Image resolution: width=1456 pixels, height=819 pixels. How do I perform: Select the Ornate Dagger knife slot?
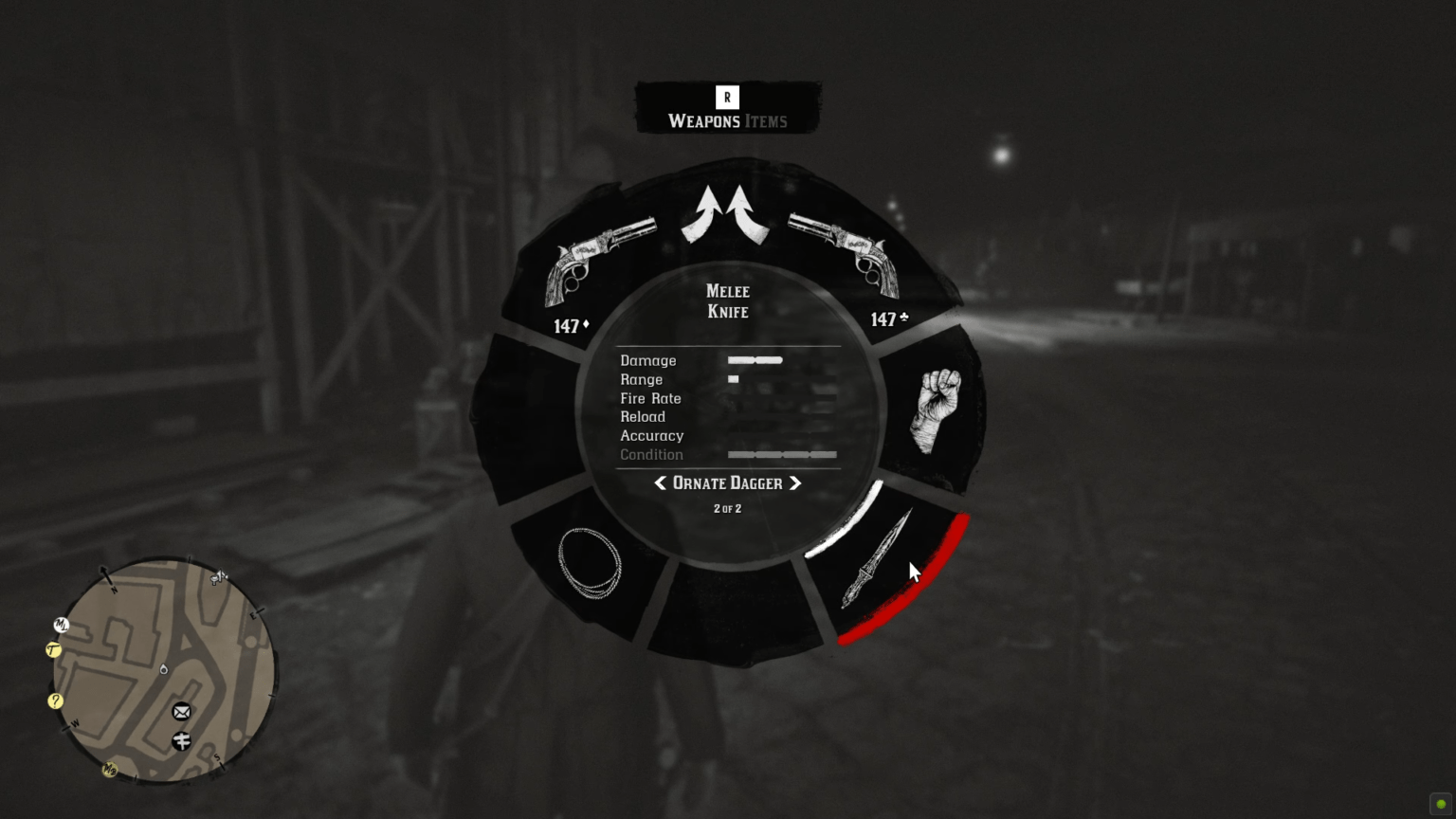click(877, 559)
